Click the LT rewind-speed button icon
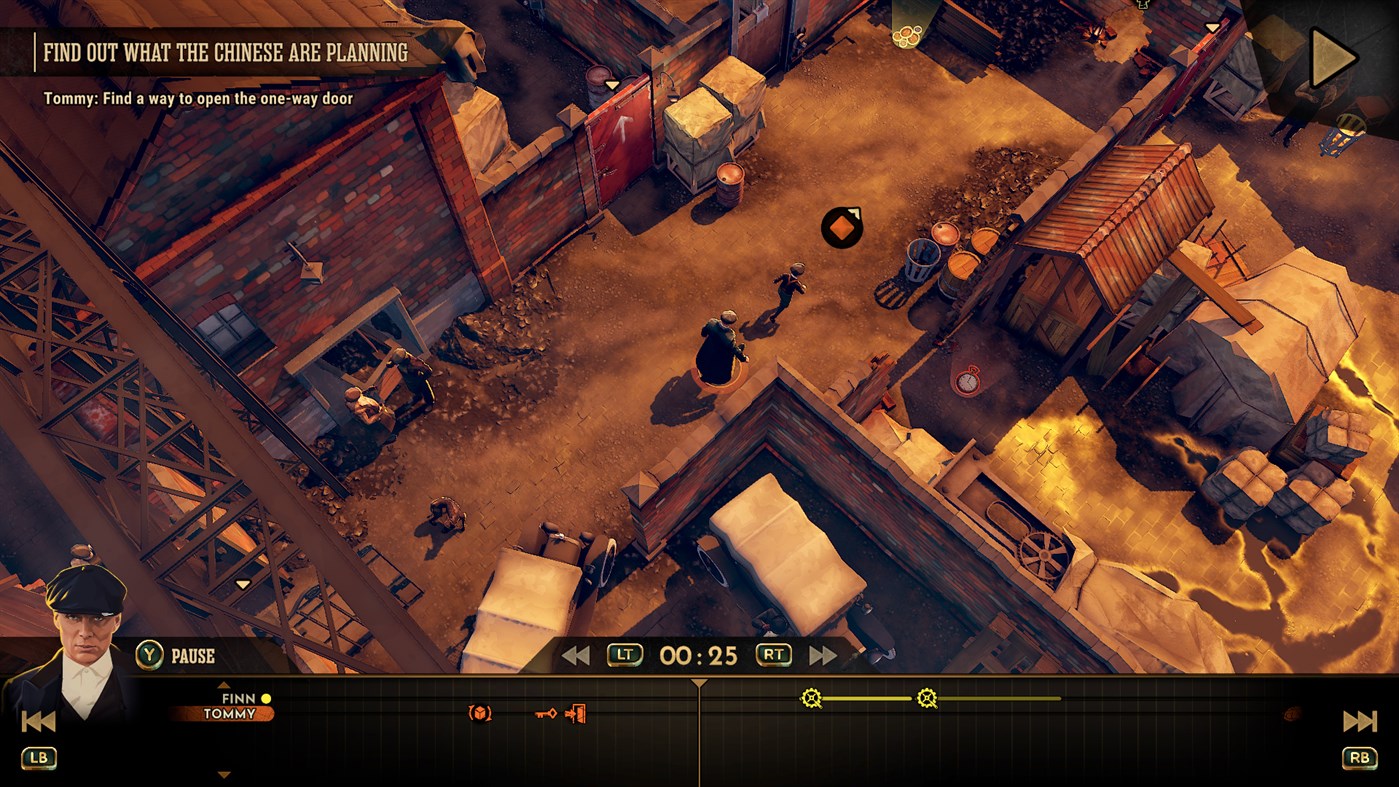The width and height of the screenshot is (1399, 787). pyautogui.click(x=623, y=656)
